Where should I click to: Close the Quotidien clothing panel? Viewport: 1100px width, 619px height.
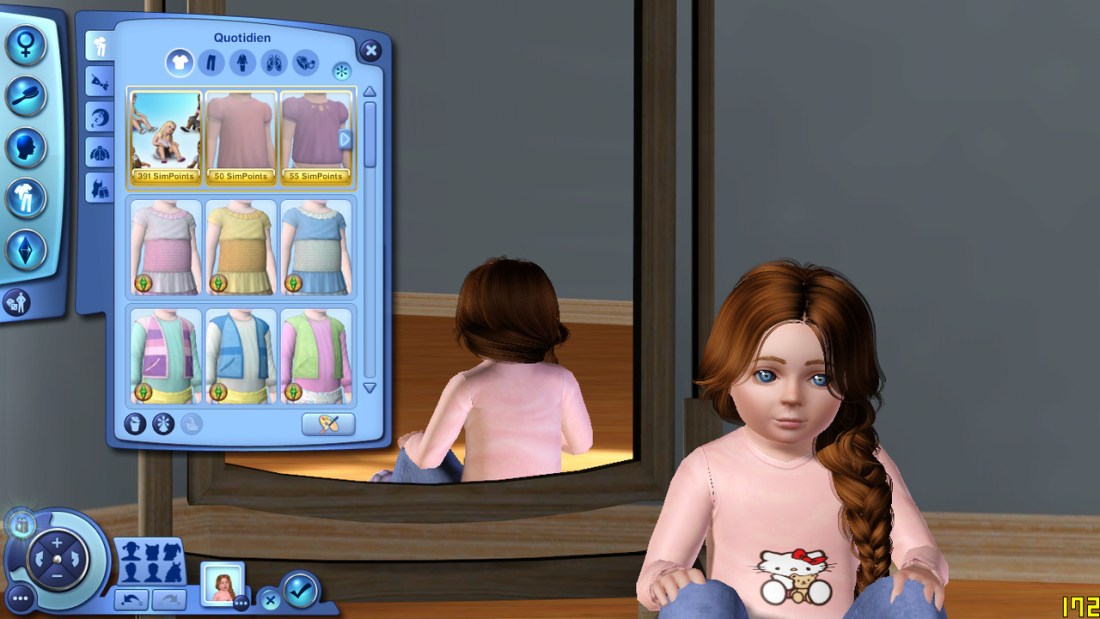pyautogui.click(x=370, y=50)
